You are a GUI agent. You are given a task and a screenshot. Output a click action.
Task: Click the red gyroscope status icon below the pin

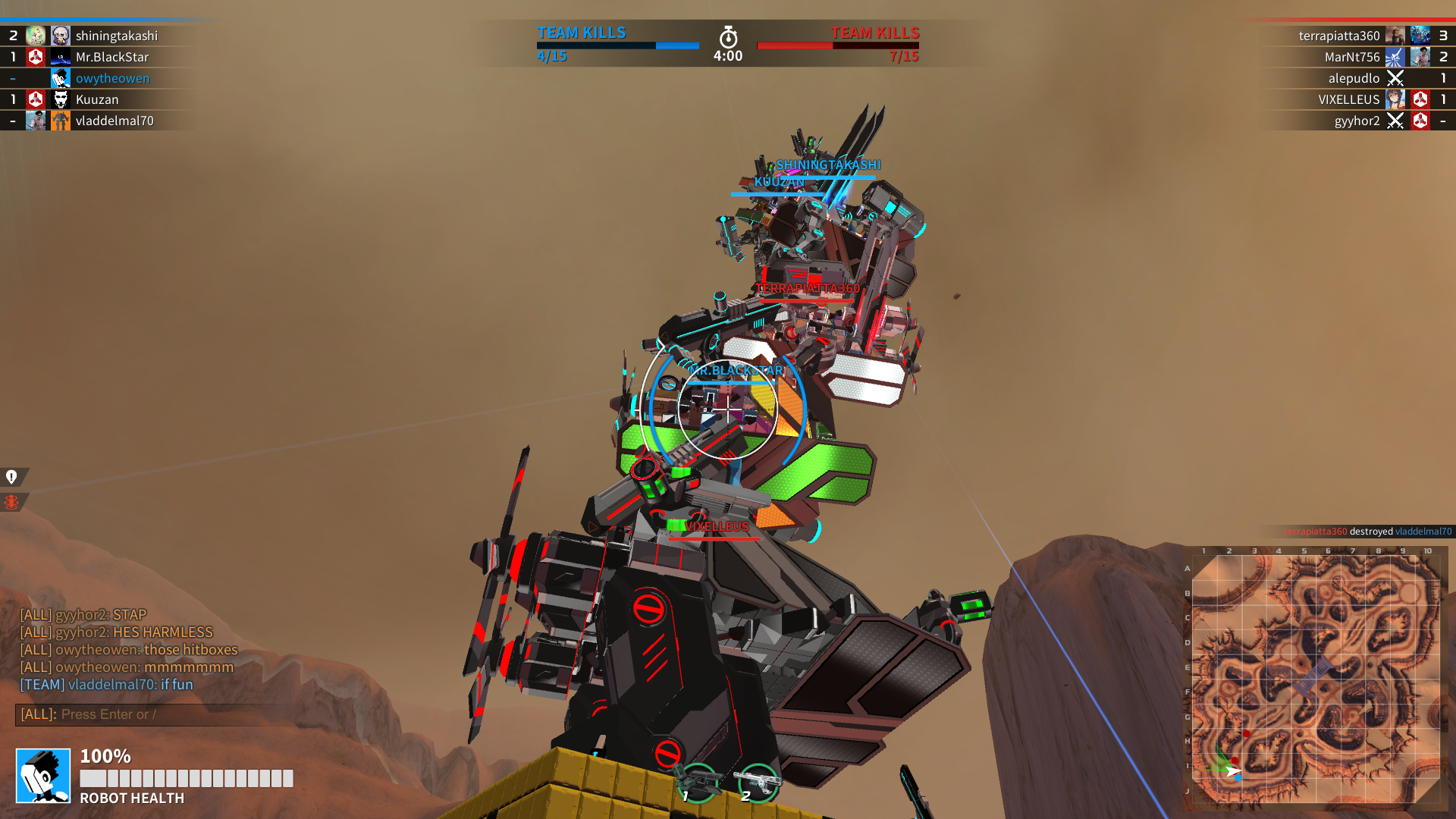[x=11, y=501]
